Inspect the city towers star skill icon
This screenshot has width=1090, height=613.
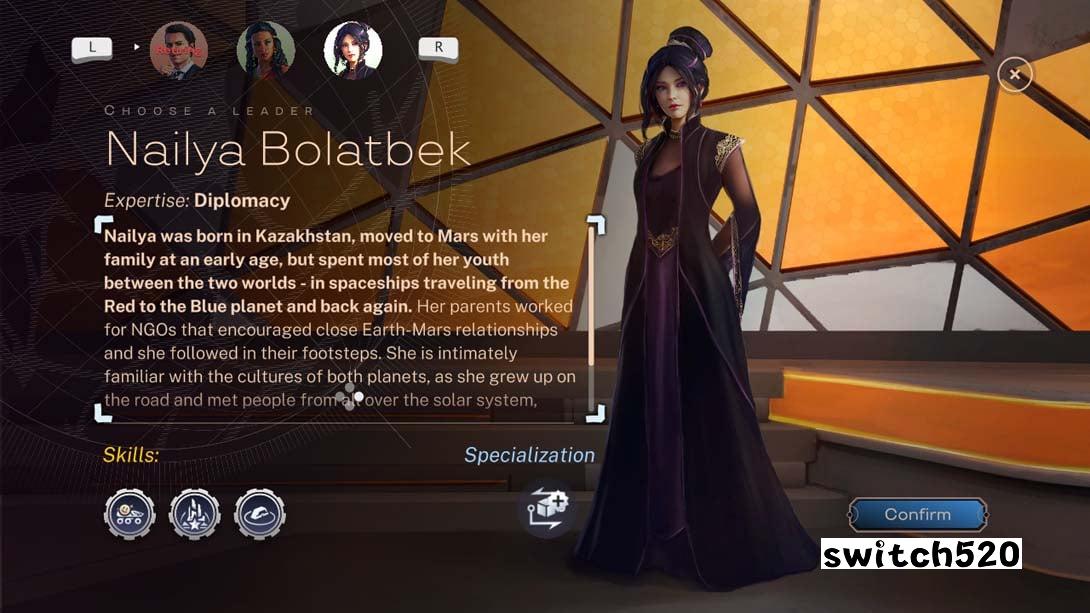pyautogui.click(x=195, y=515)
